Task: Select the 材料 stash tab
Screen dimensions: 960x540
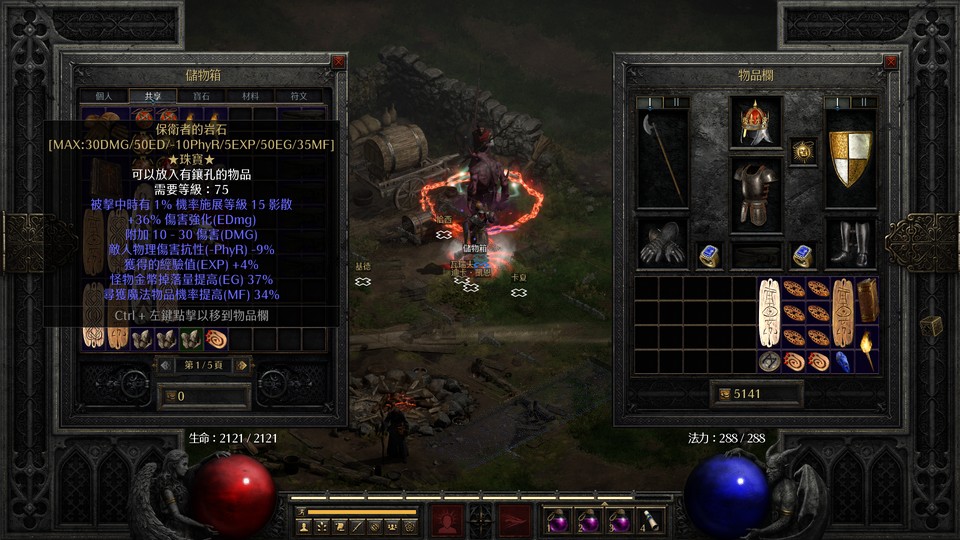Action: click(x=249, y=96)
